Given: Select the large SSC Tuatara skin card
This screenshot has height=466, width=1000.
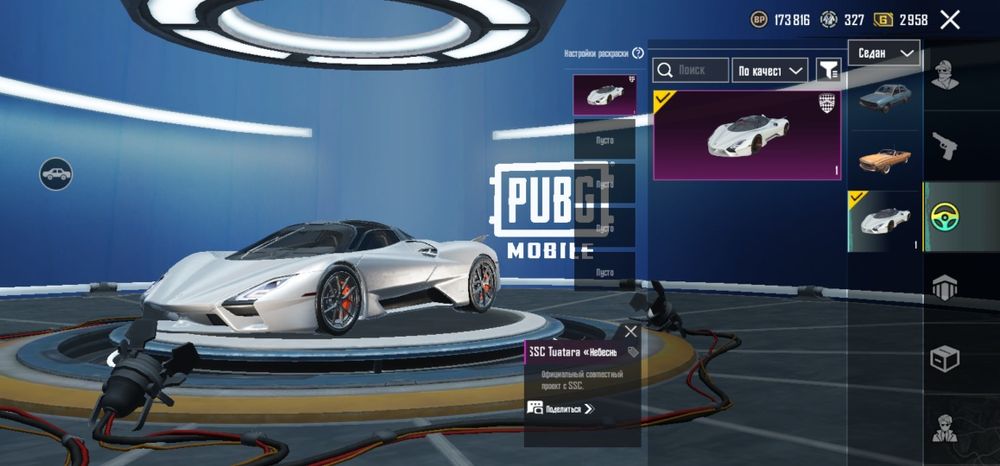Looking at the screenshot, I should (747, 135).
